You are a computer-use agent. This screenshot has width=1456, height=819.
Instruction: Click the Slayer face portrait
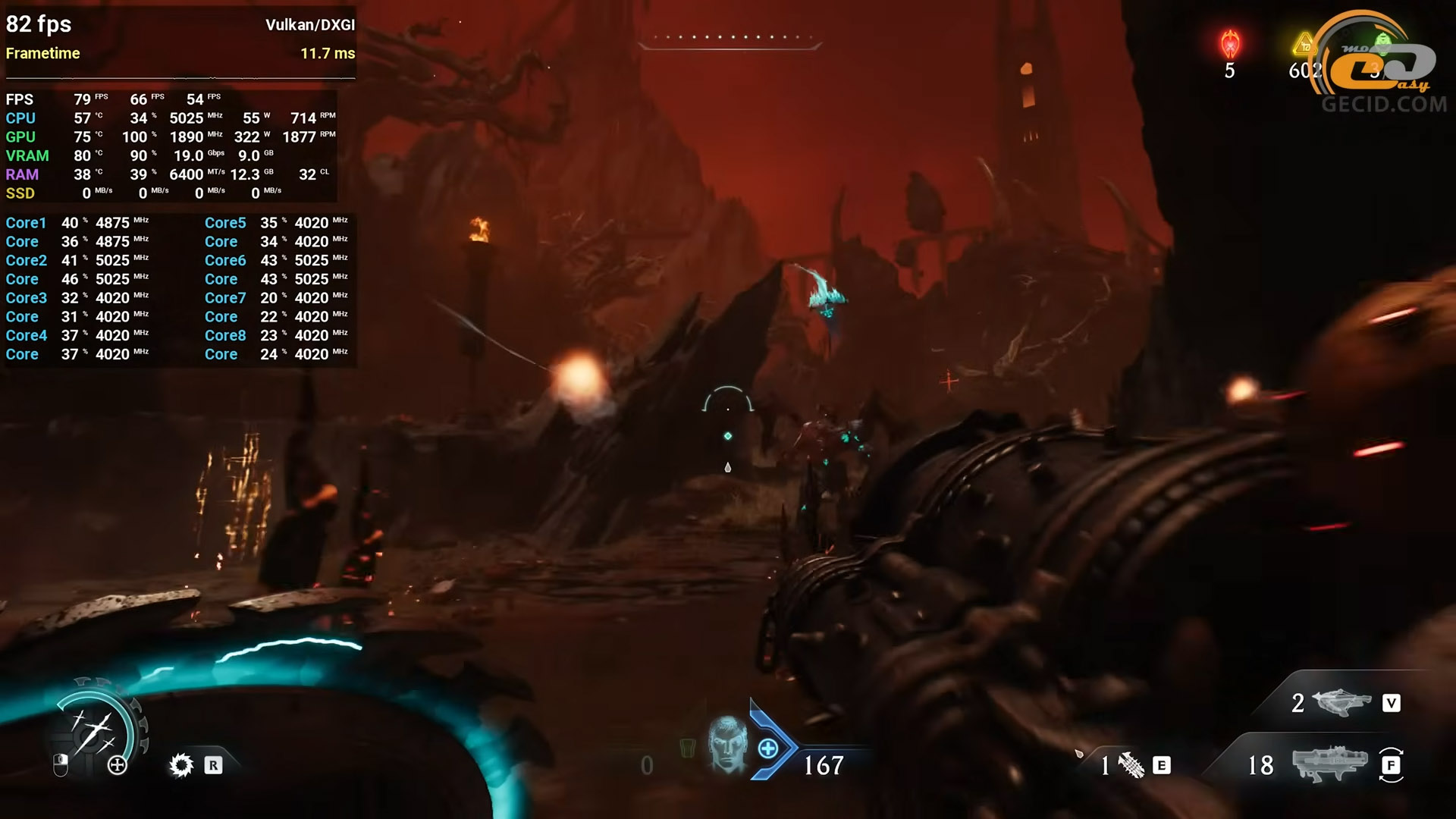pyautogui.click(x=727, y=744)
